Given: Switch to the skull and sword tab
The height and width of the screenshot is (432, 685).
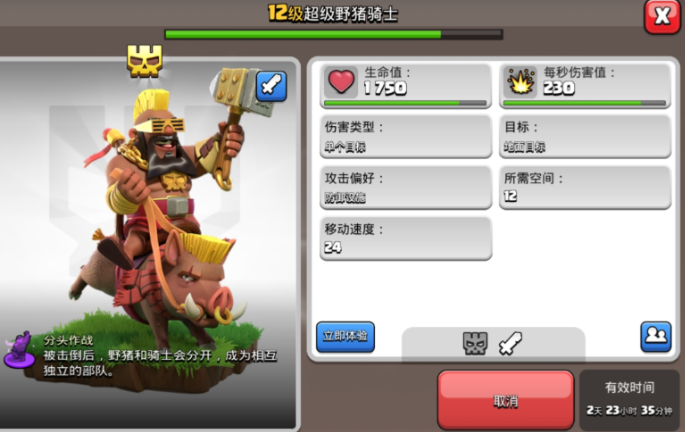Looking at the screenshot, I should [492, 344].
